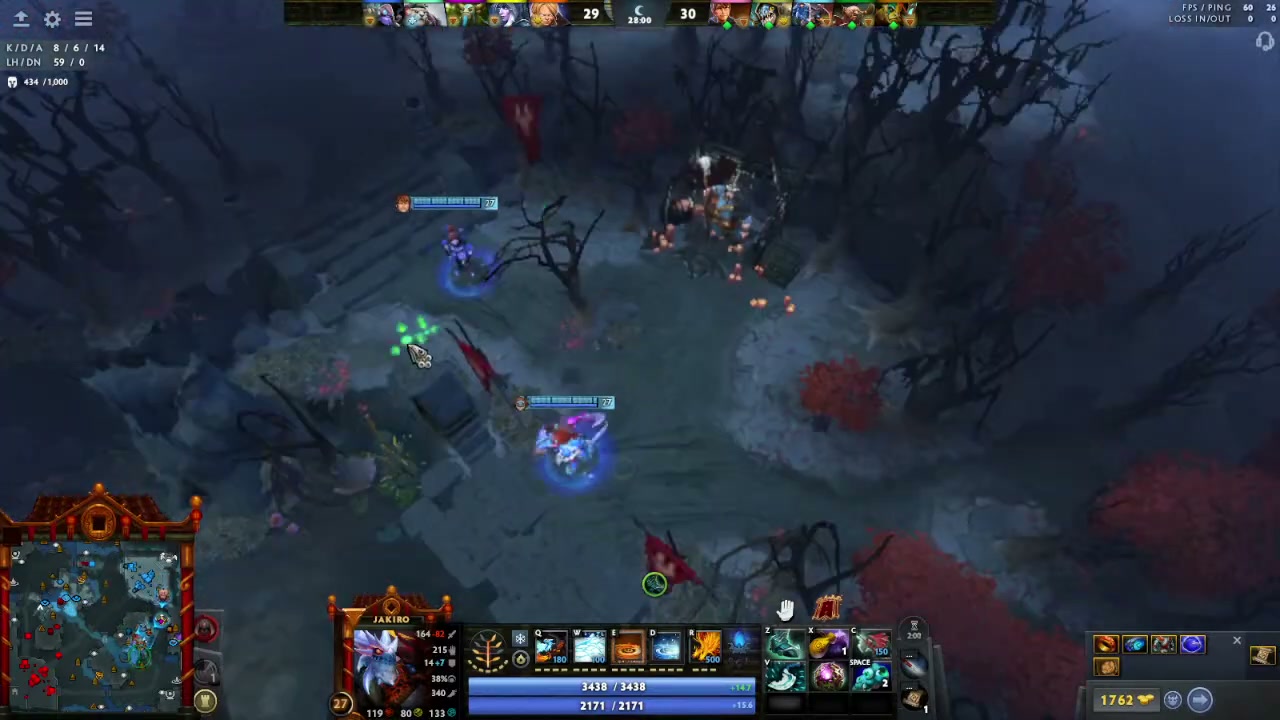Activate the glyph shield beside the minimap

(x=205, y=700)
